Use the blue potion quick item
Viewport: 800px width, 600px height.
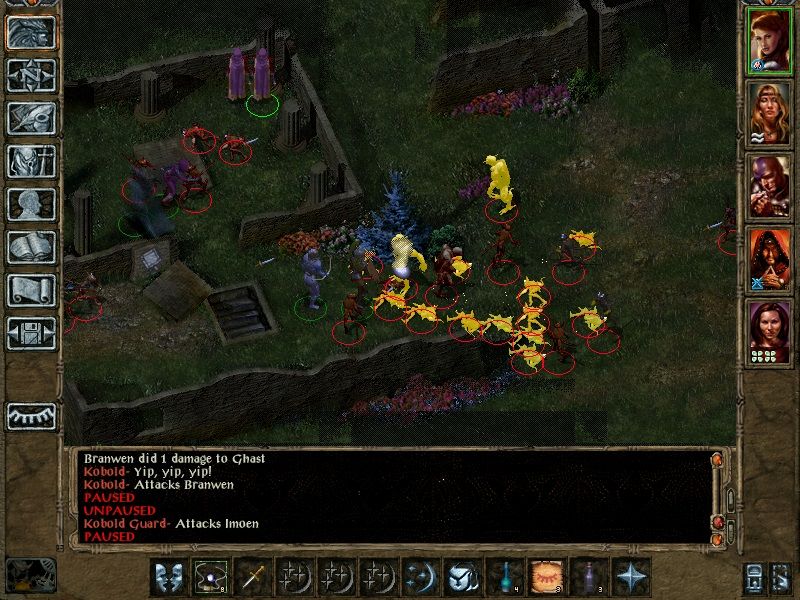coord(505,578)
